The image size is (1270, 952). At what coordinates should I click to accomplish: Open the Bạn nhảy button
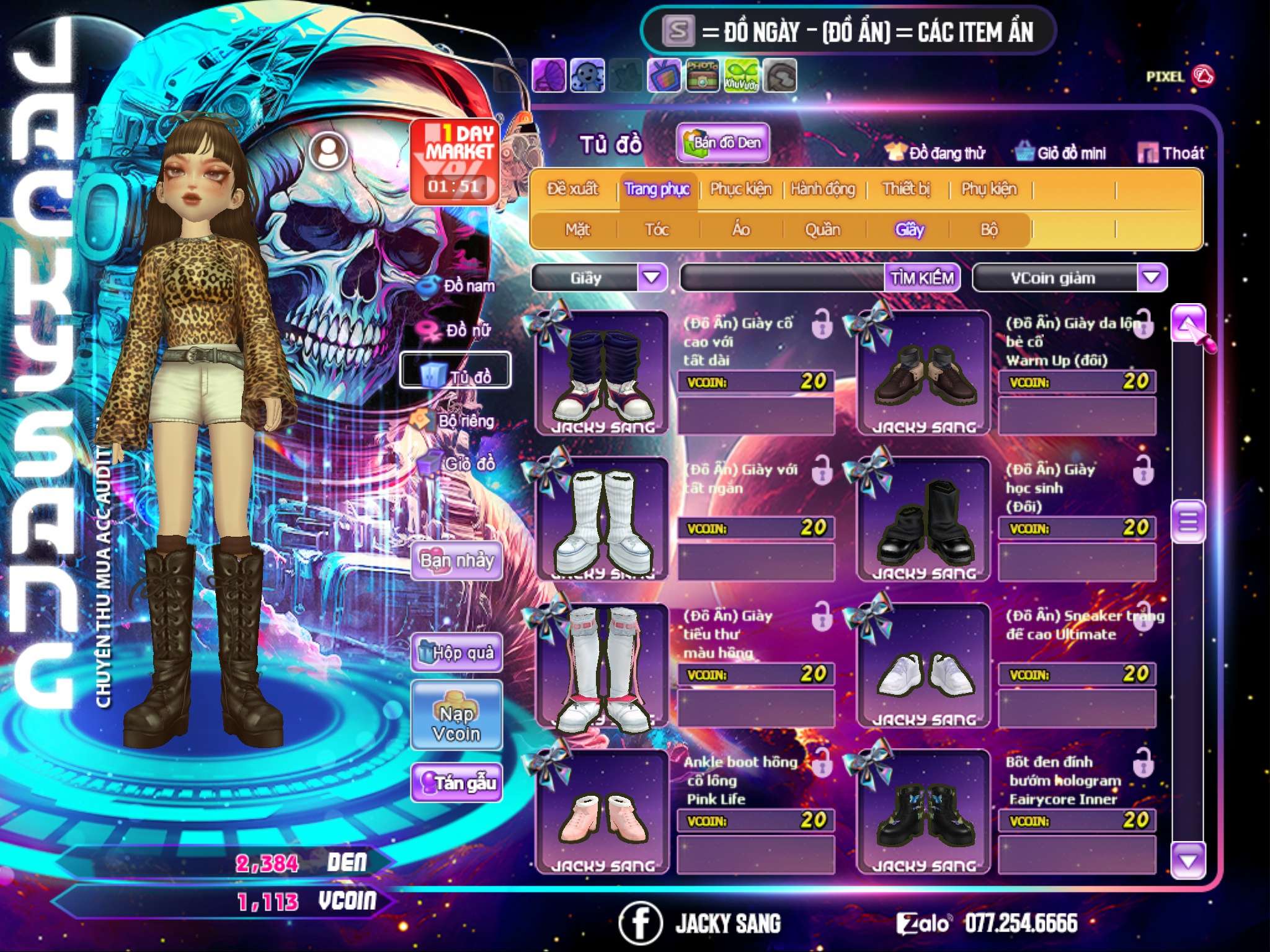pos(456,561)
